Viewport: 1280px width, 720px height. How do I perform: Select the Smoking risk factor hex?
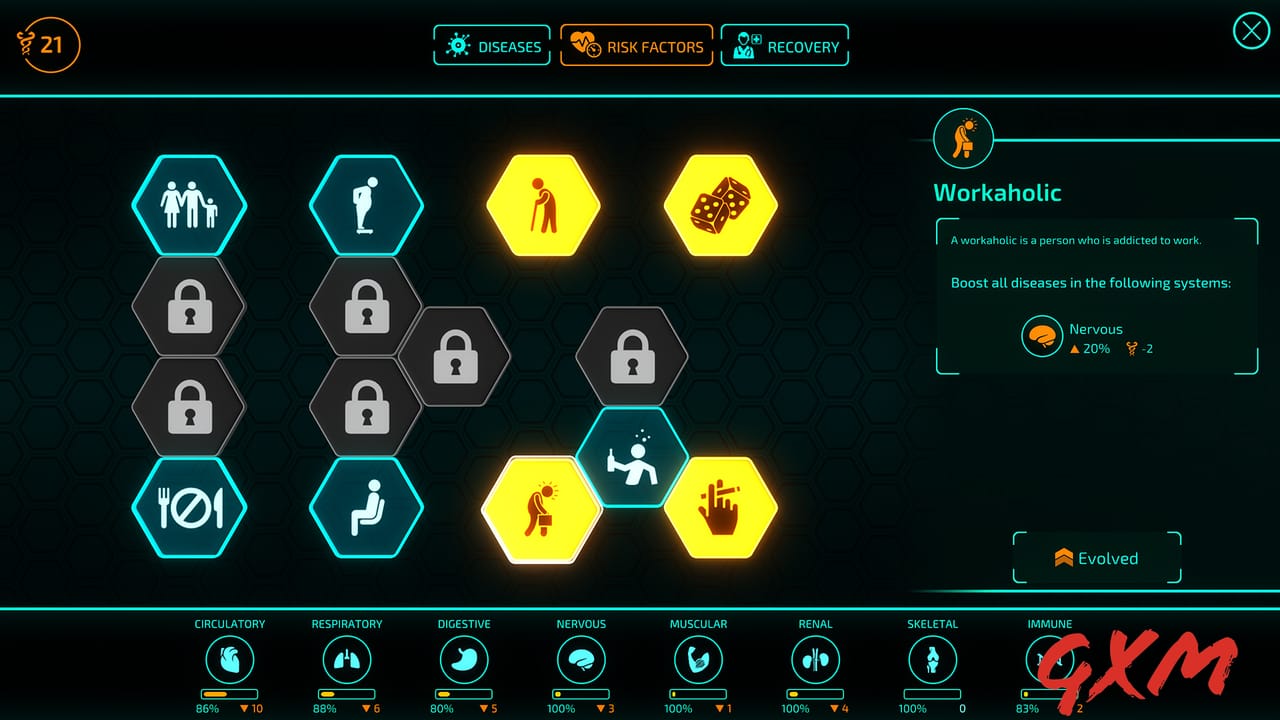point(719,508)
